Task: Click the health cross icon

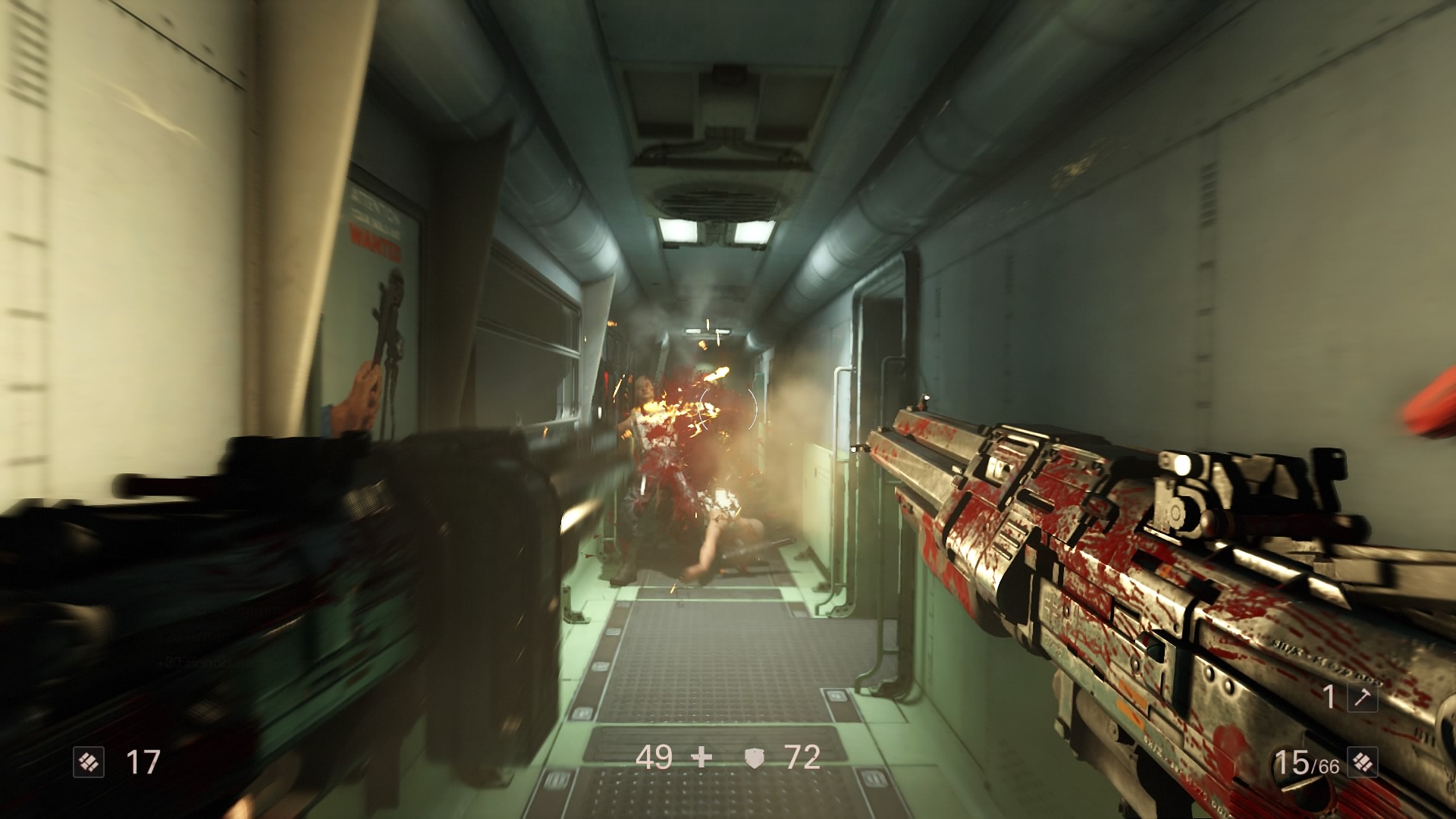Action: click(702, 758)
